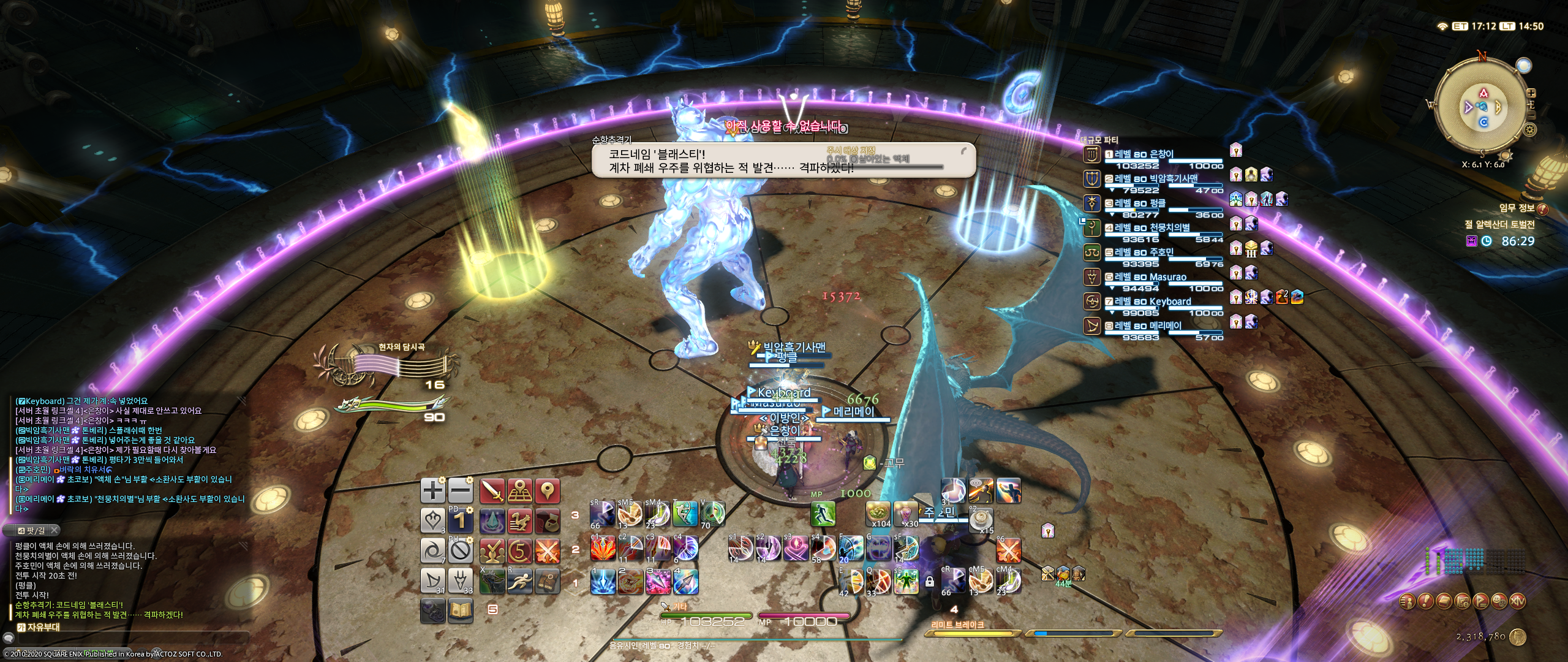The height and width of the screenshot is (662, 1568).
Task: Choose party member Keyboard in party list
Action: pos(1152,302)
